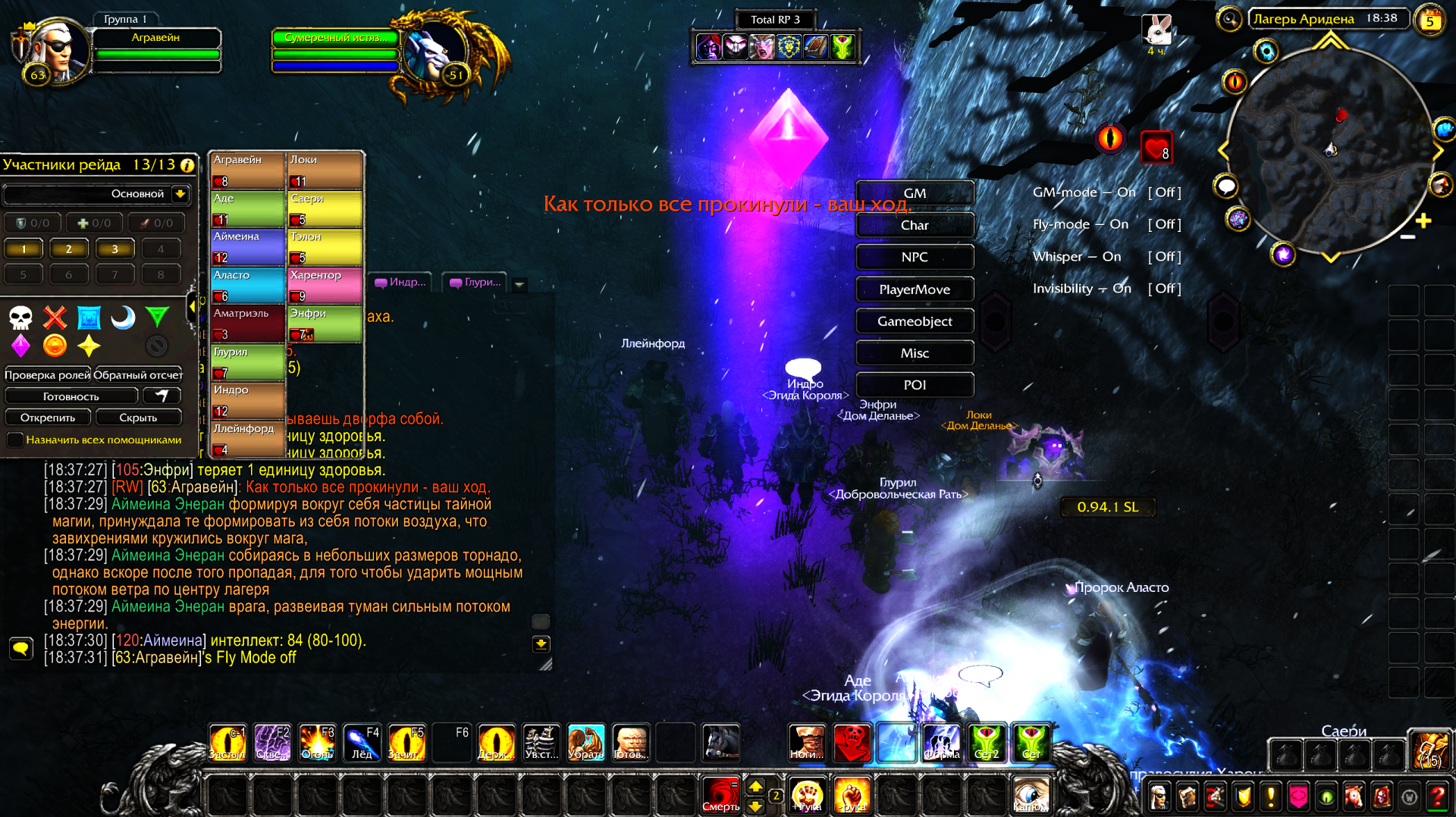Viewport: 1456px width, 817px height.
Task: Switch to the Глури whisper tab
Action: coord(475,283)
